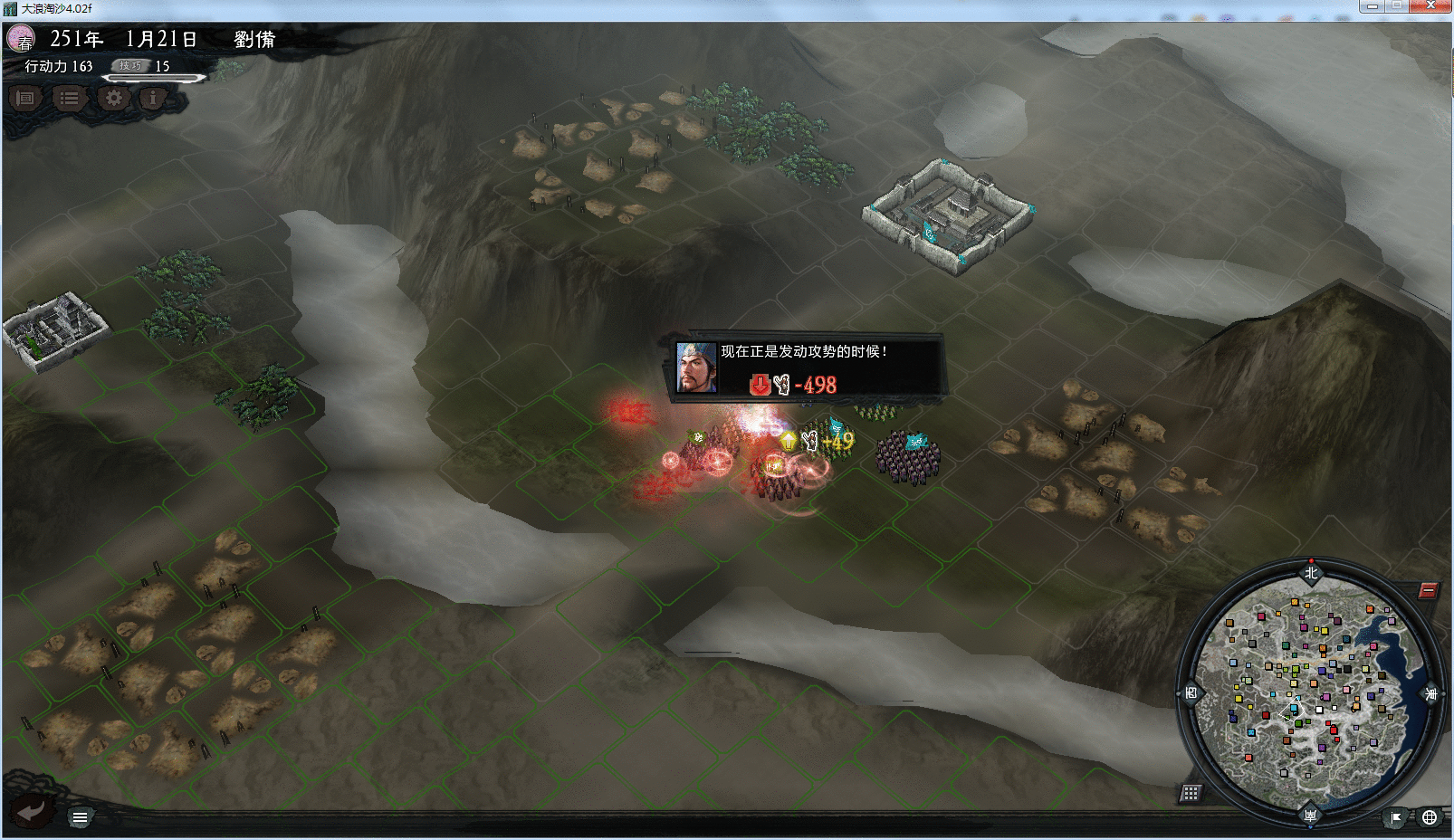Rotate view north with the 北 marker
The width and height of the screenshot is (1454, 840).
tap(1311, 573)
